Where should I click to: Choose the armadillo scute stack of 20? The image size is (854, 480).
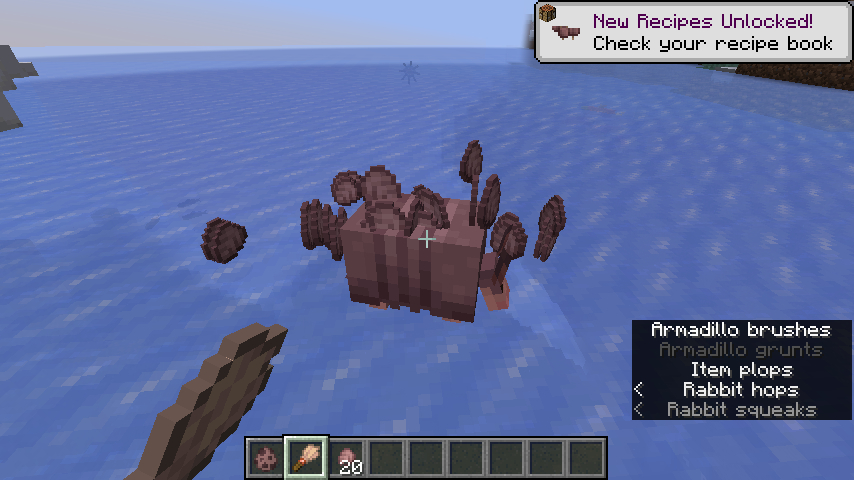(346, 459)
